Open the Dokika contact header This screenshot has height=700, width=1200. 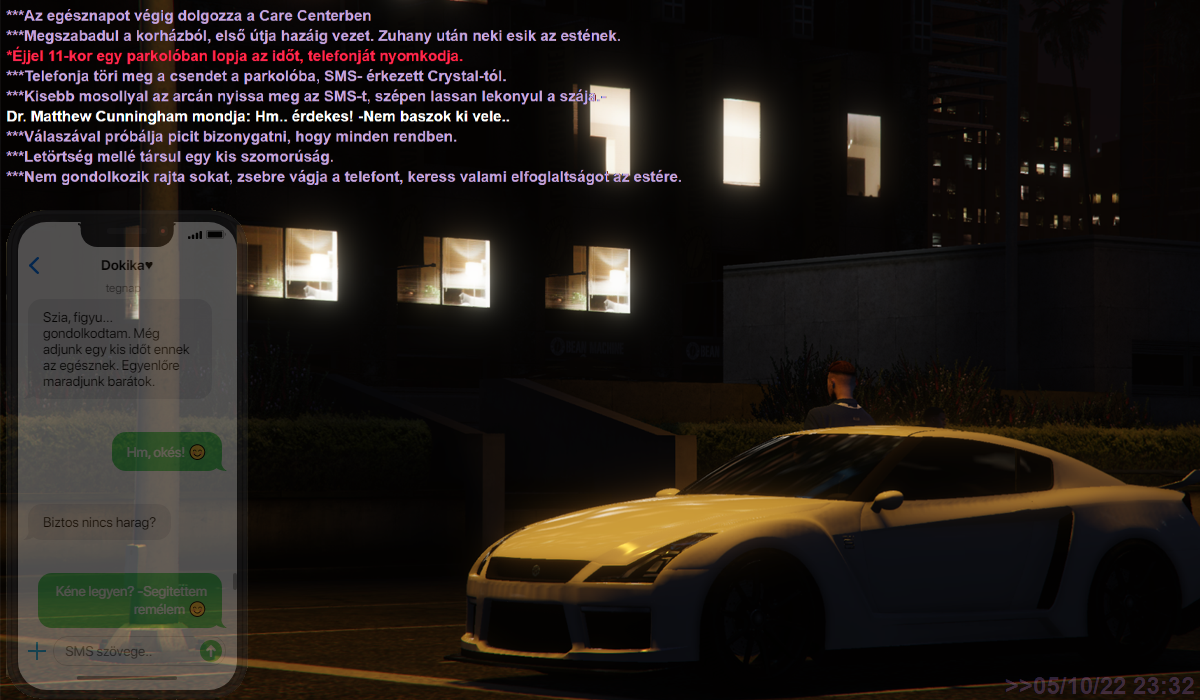tap(127, 265)
